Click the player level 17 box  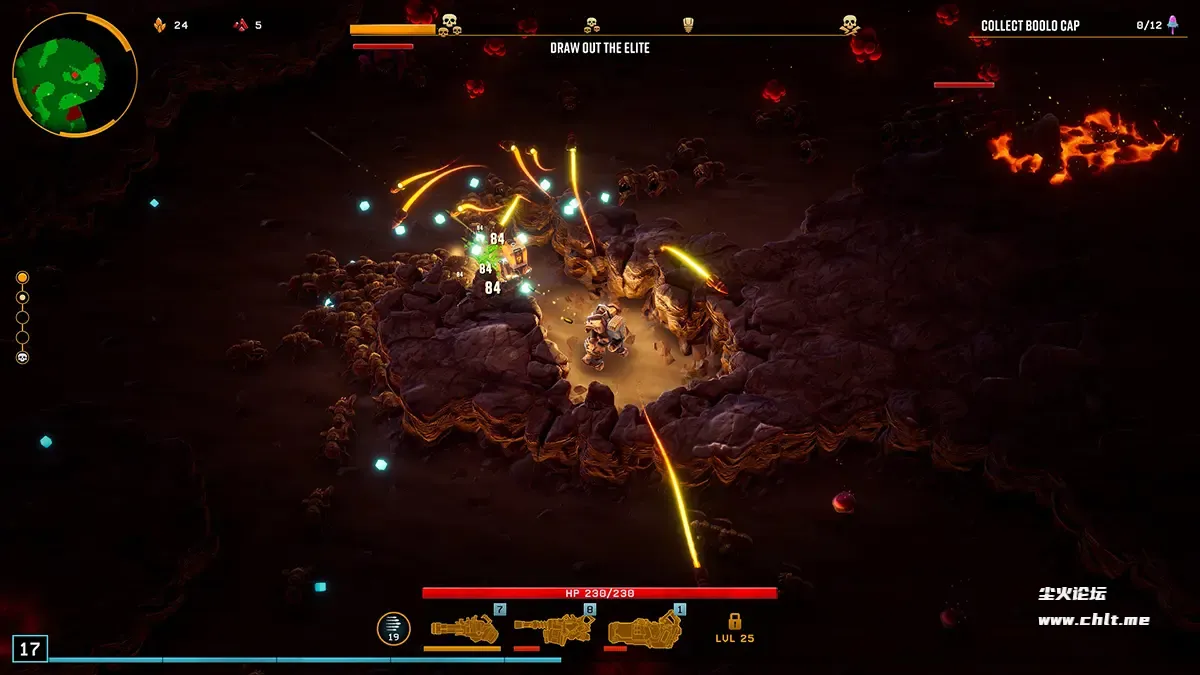click(30, 649)
